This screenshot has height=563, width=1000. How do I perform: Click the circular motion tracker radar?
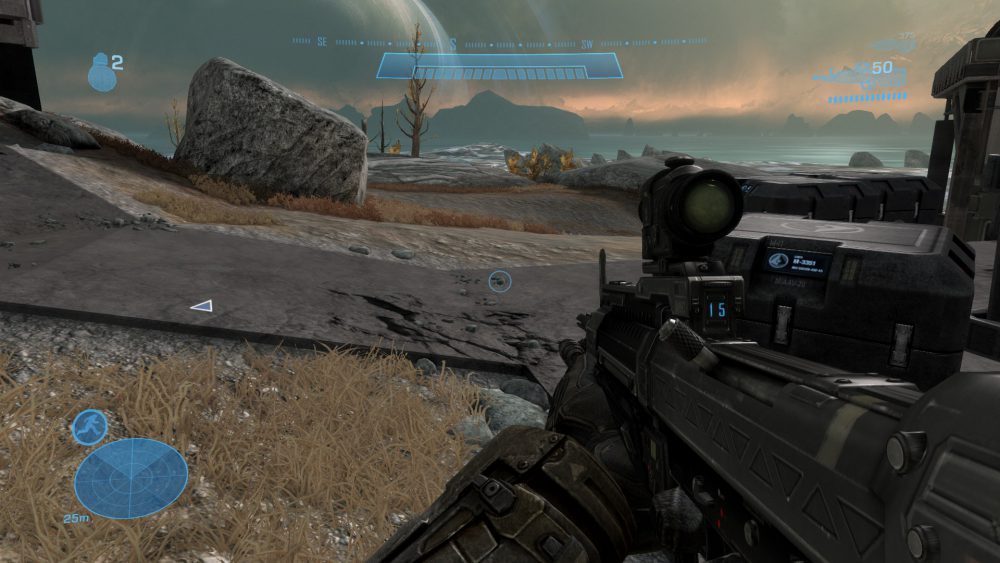click(131, 477)
